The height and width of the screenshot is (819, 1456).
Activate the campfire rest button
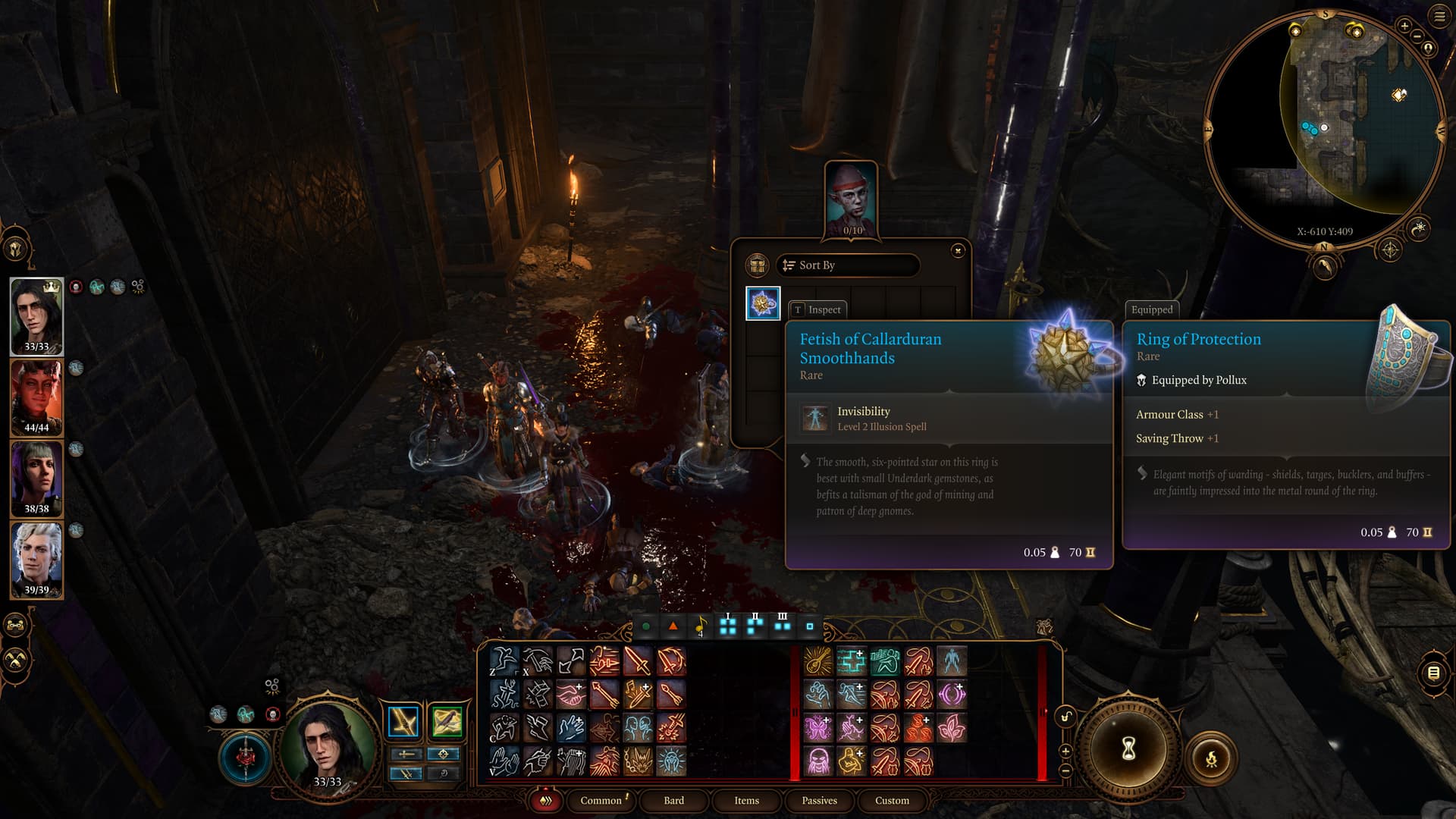pyautogui.click(x=1211, y=758)
